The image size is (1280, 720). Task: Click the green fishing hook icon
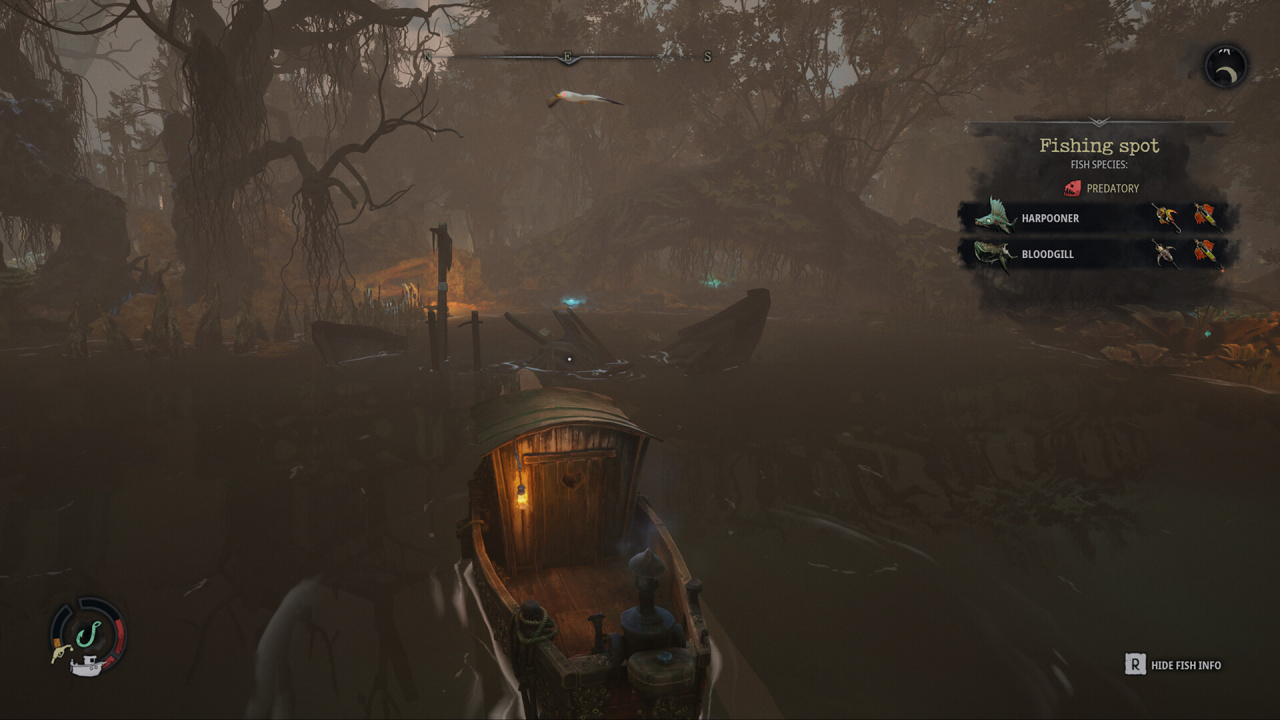click(88, 632)
